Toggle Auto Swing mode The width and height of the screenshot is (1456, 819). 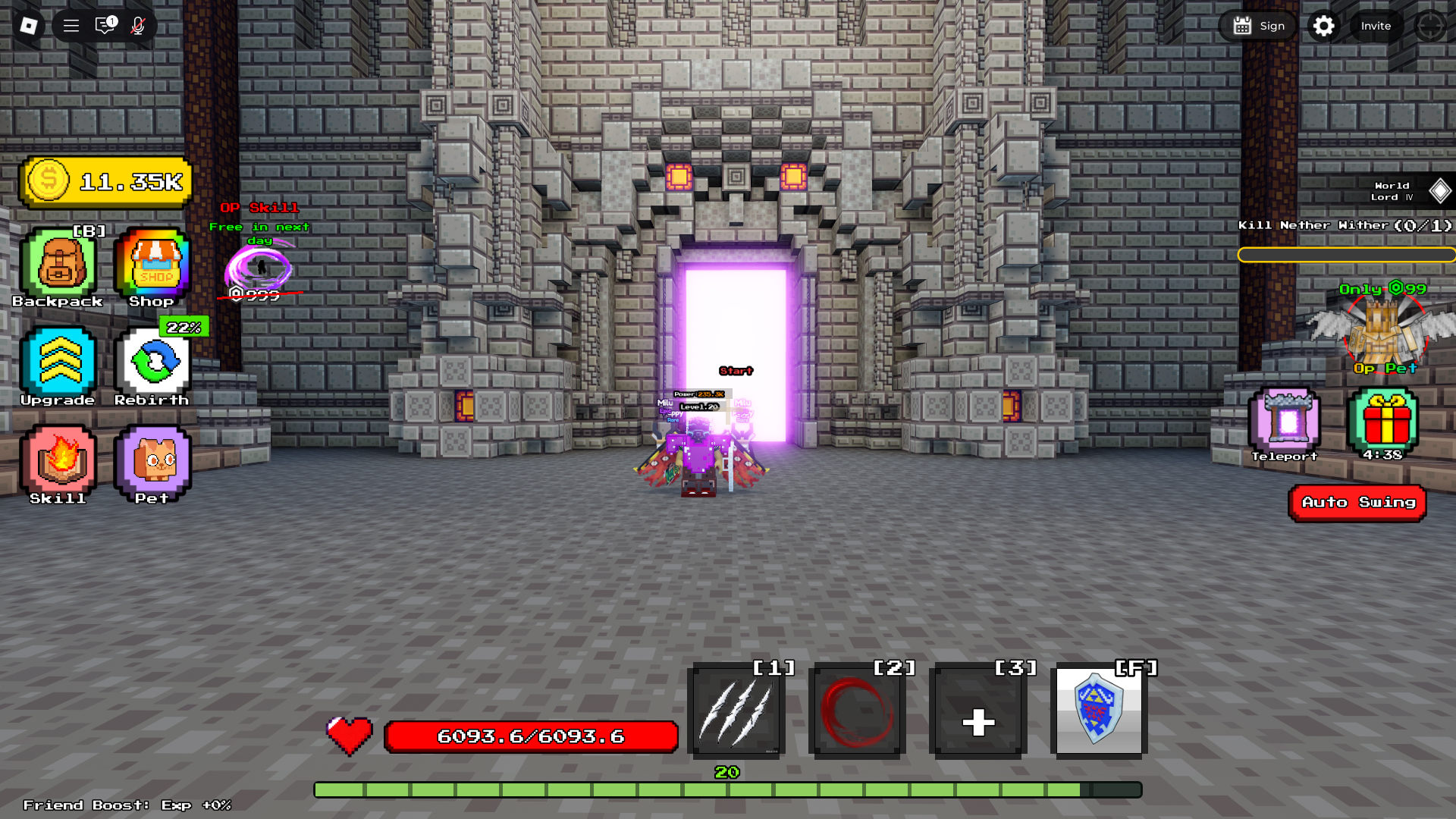(x=1357, y=502)
